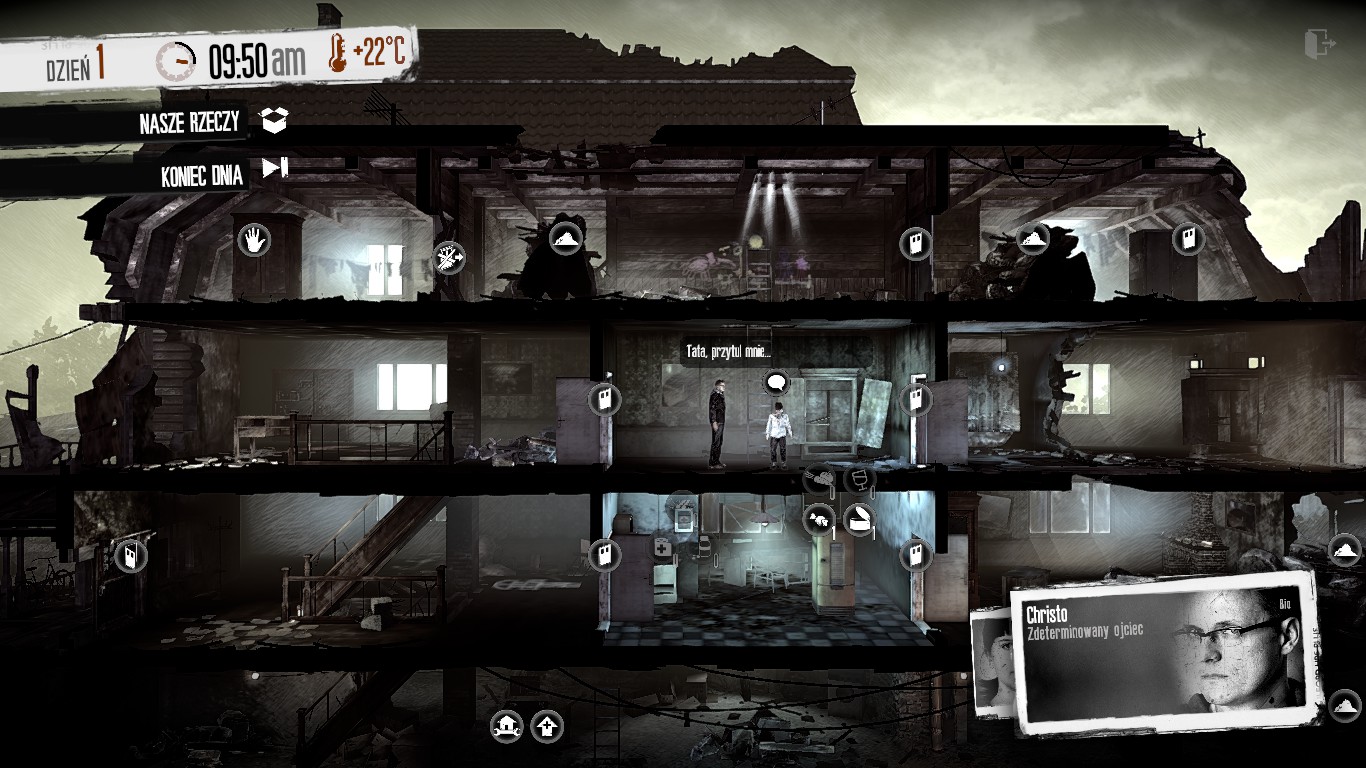Image resolution: width=1366 pixels, height=768 pixels.
Task: Pick the opened tin can food icon
Action: tap(858, 519)
